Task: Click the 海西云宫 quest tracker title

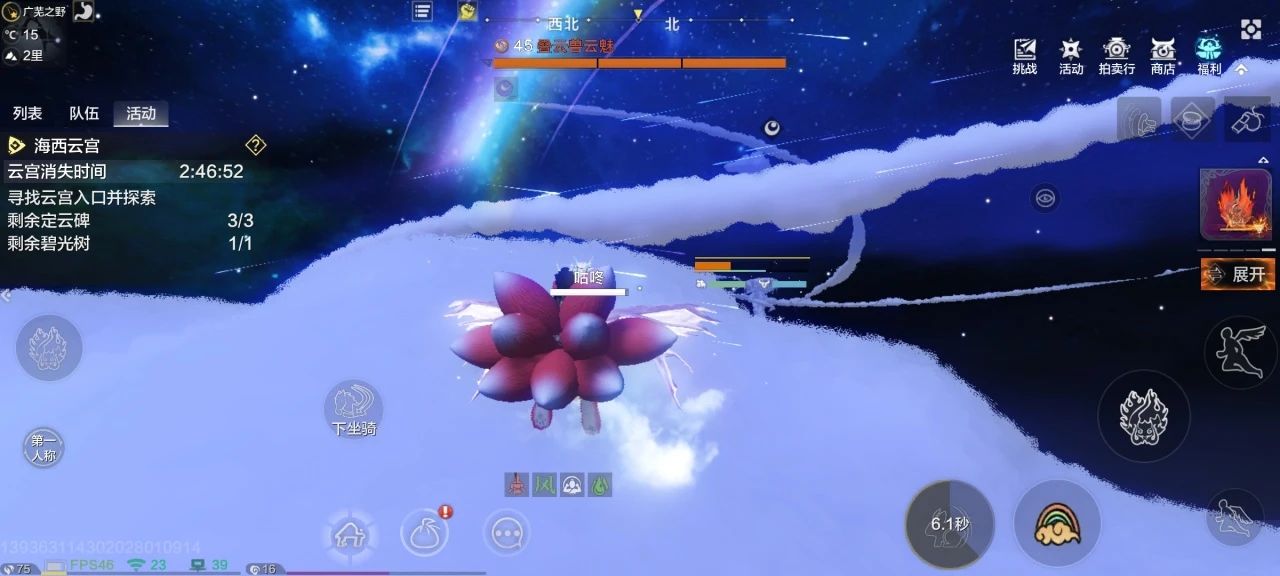Action: [66, 146]
